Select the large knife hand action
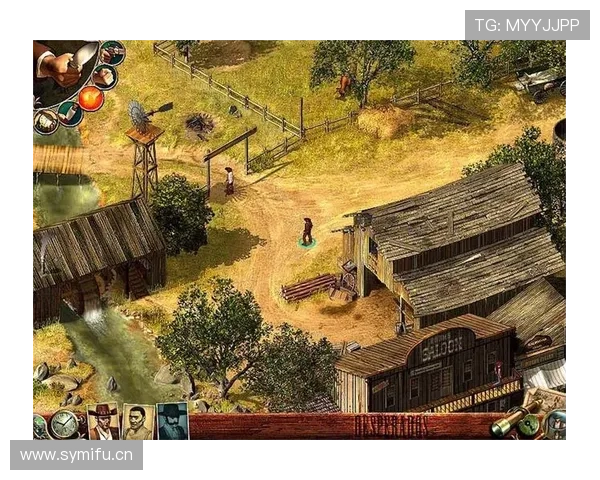The width and height of the screenshot is (600, 480). pyautogui.click(x=65, y=62)
